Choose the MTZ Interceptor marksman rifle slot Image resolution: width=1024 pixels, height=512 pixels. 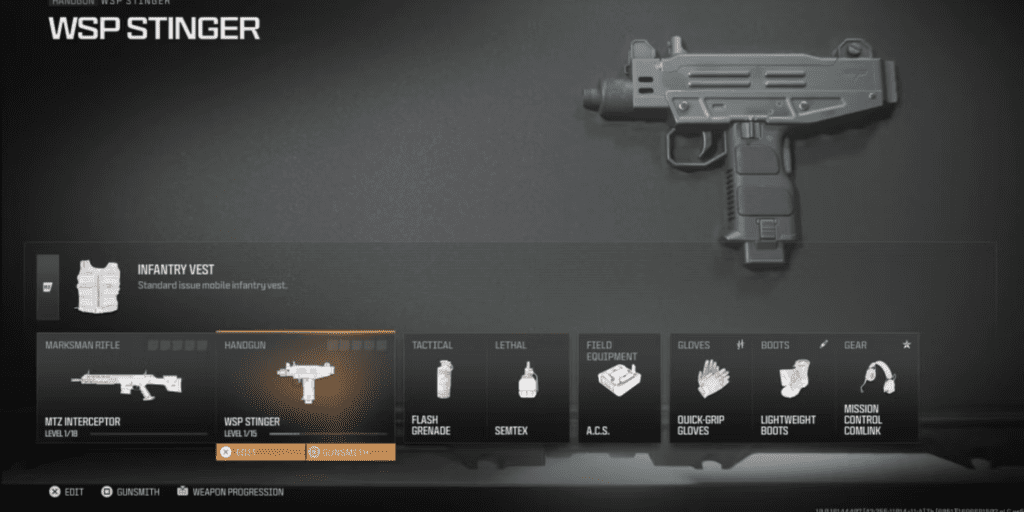click(126, 387)
